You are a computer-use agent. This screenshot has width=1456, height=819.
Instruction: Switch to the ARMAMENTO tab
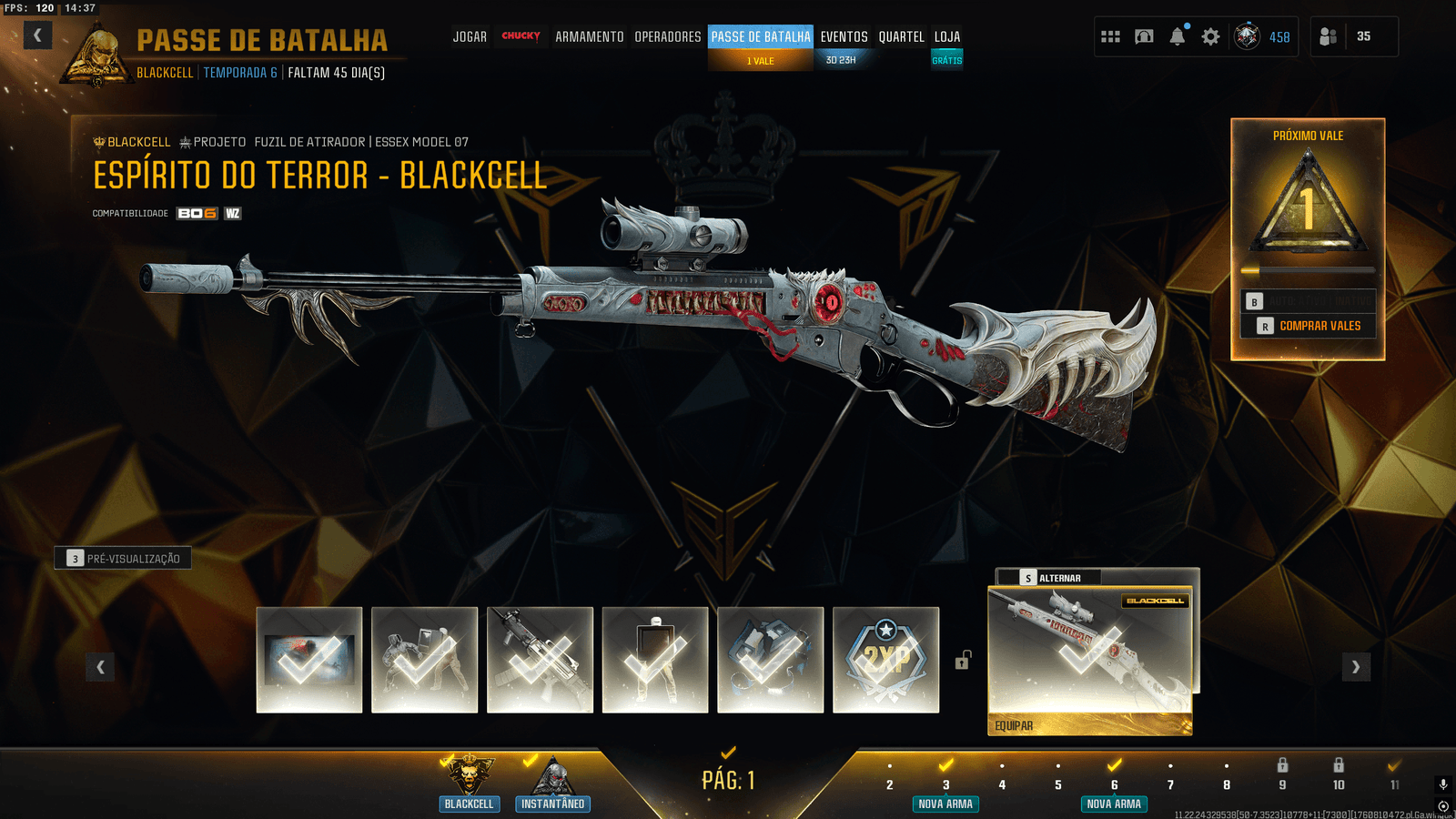589,37
